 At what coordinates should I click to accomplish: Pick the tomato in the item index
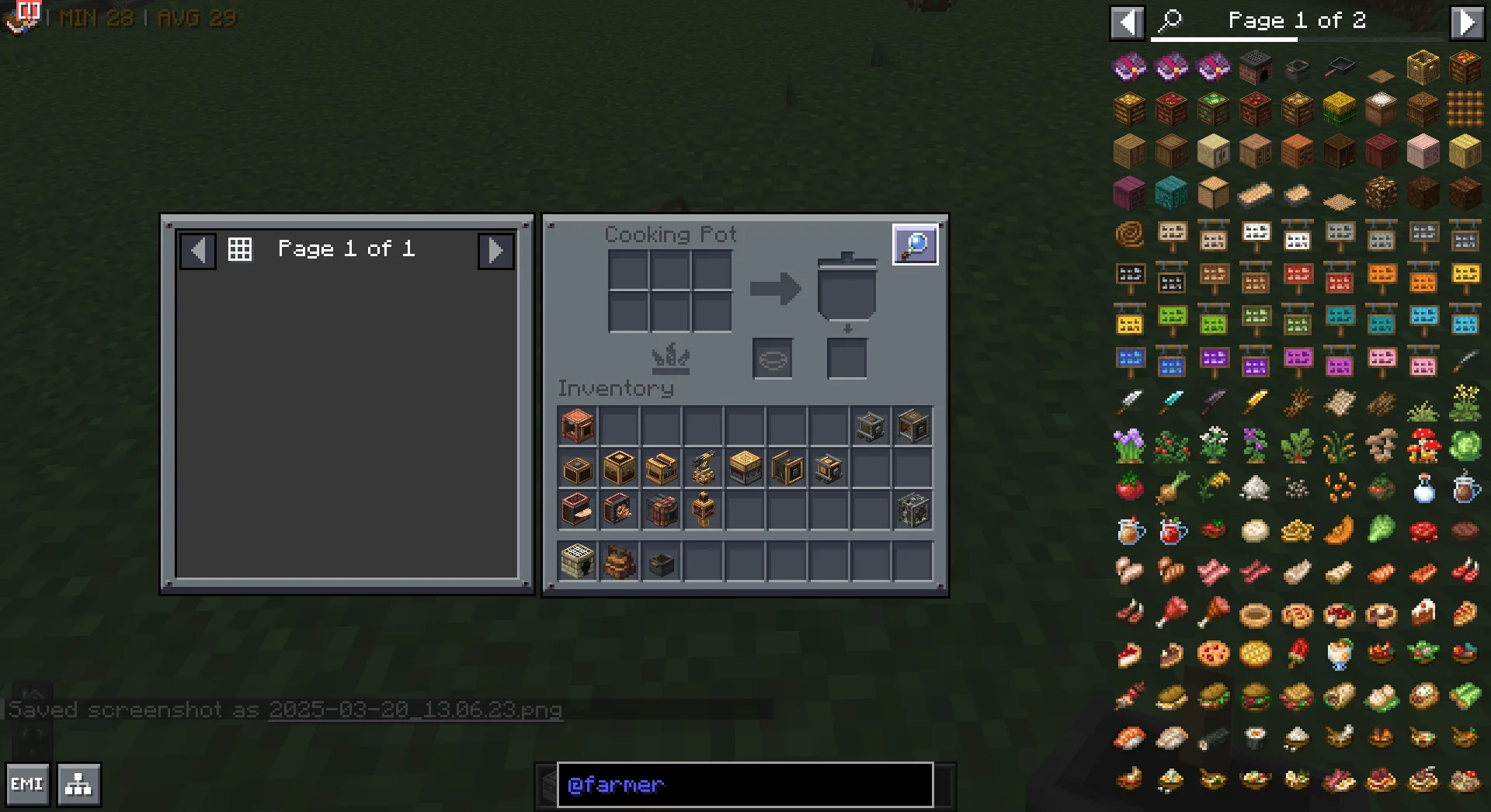tap(1130, 488)
